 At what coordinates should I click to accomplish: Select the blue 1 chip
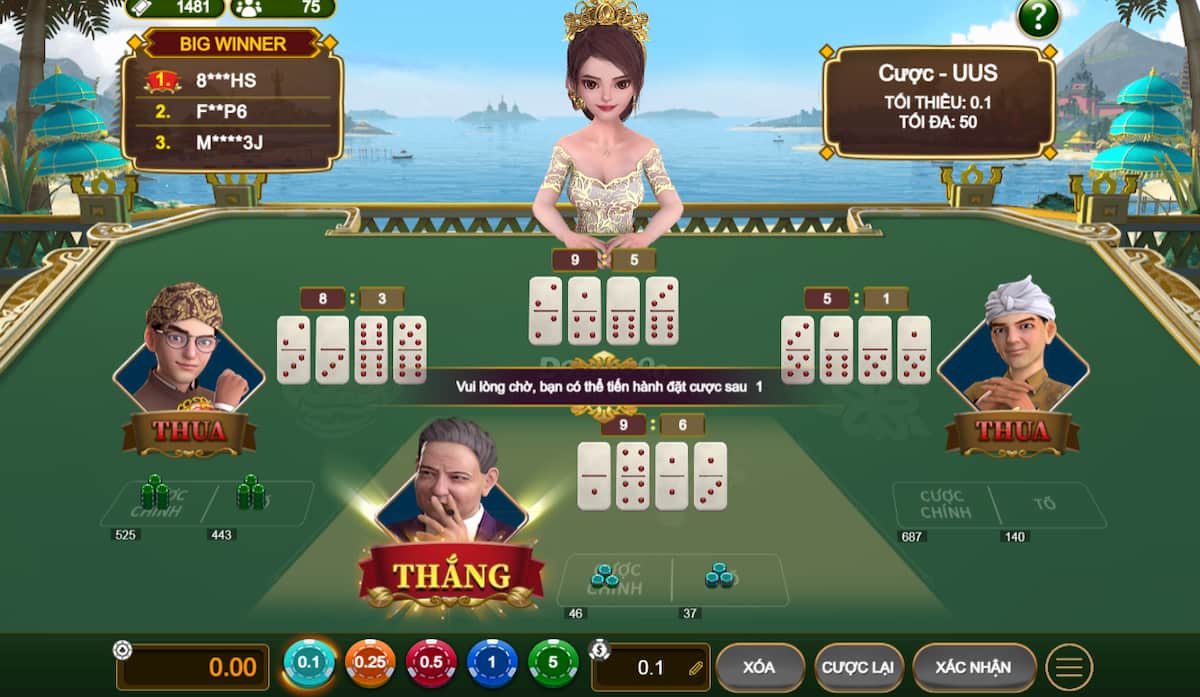tap(492, 663)
